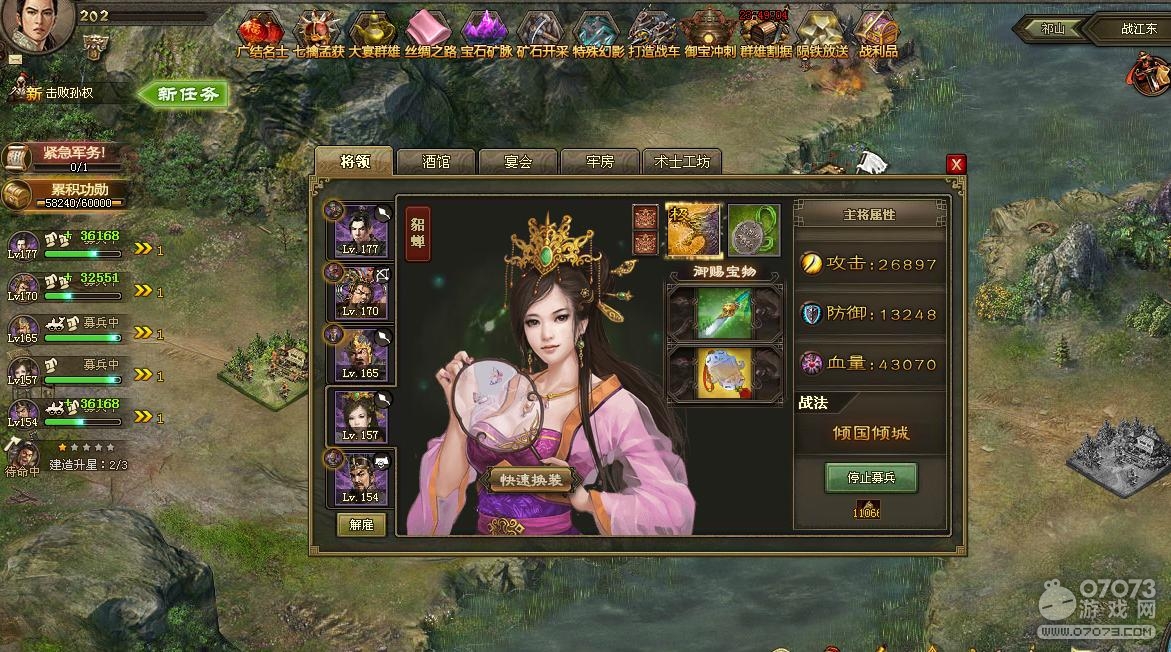Open the 战利品 treasure chest icon
Viewport: 1171px width, 652px height.
(877, 33)
